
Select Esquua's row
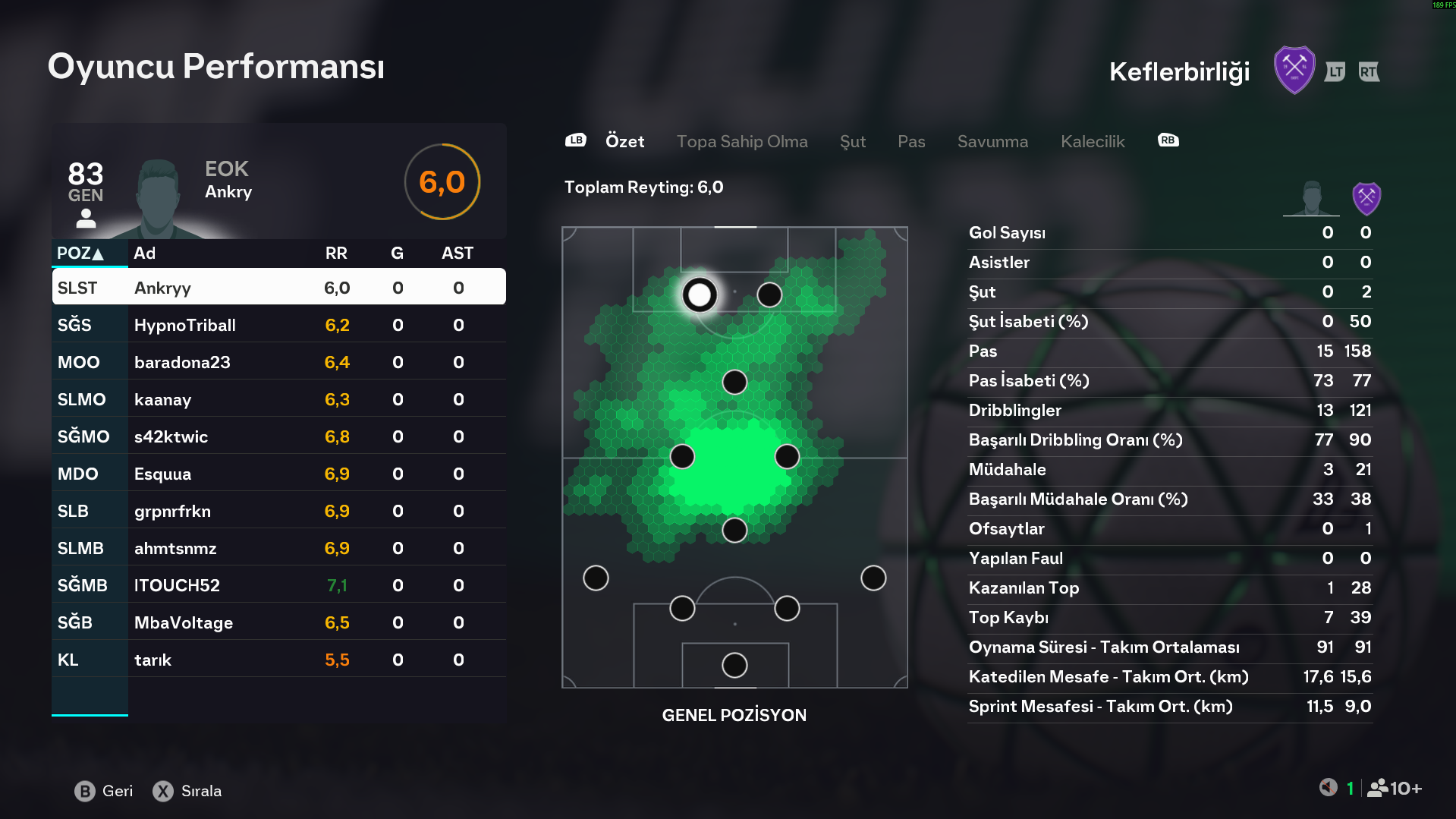coord(278,474)
